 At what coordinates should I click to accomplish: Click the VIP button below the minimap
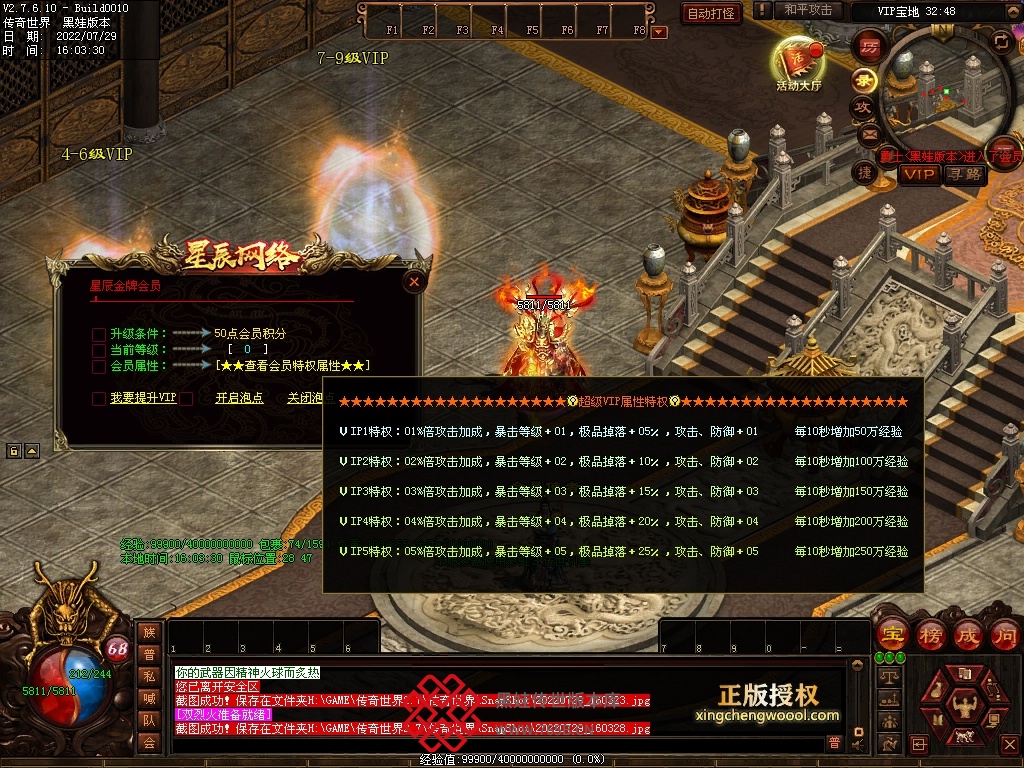[x=919, y=174]
